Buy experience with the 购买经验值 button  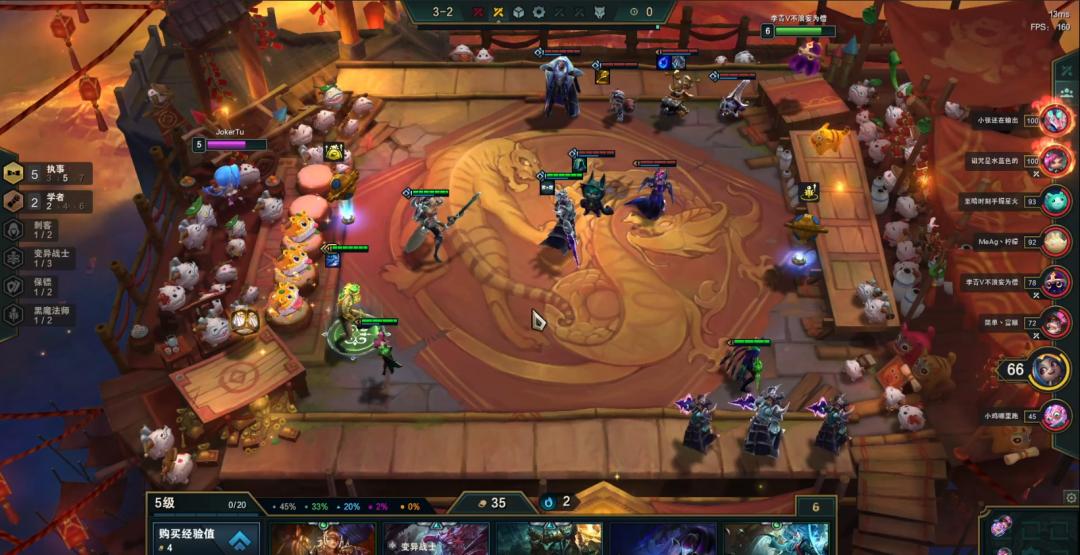point(203,539)
